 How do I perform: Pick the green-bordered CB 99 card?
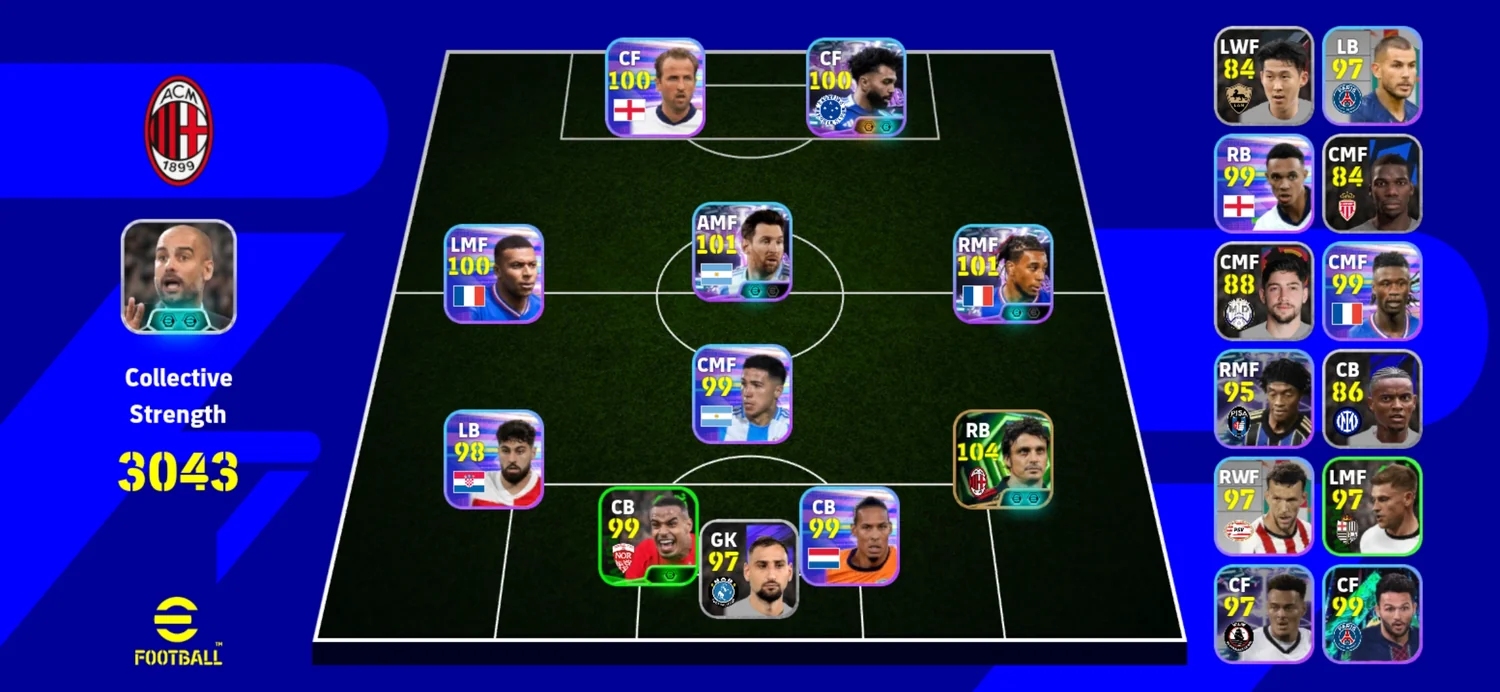tap(648, 536)
